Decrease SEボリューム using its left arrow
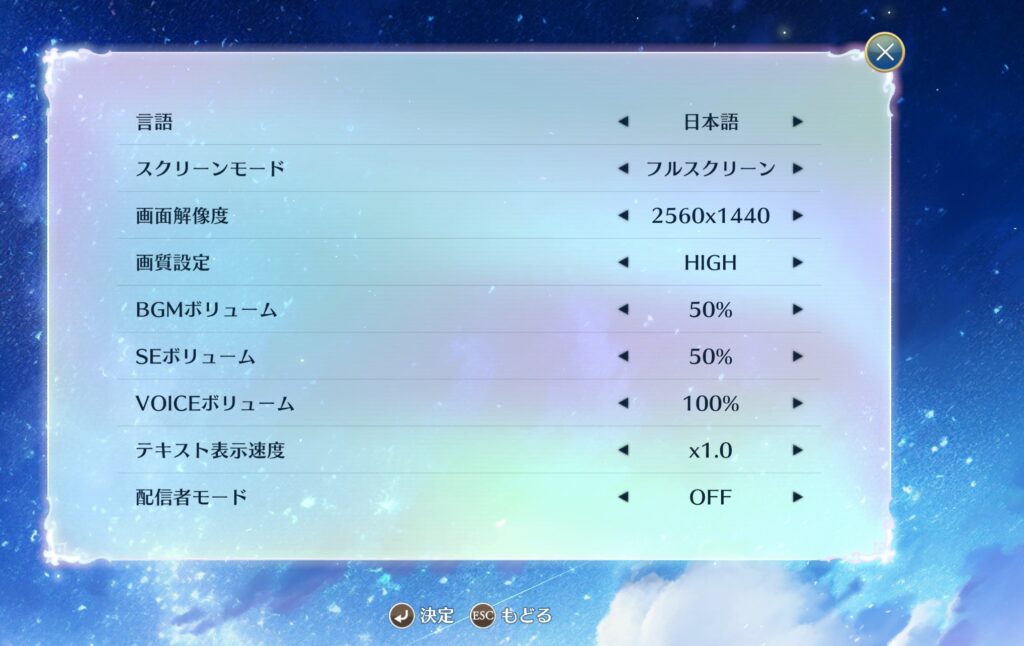 623,357
